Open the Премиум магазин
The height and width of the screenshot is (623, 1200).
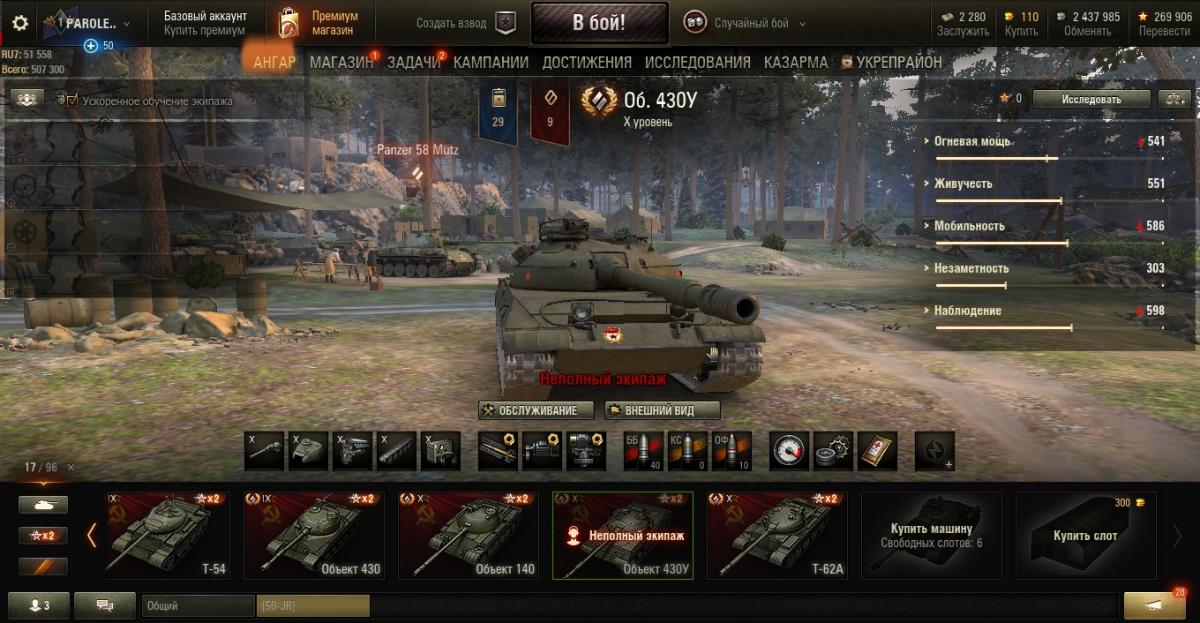[320, 23]
